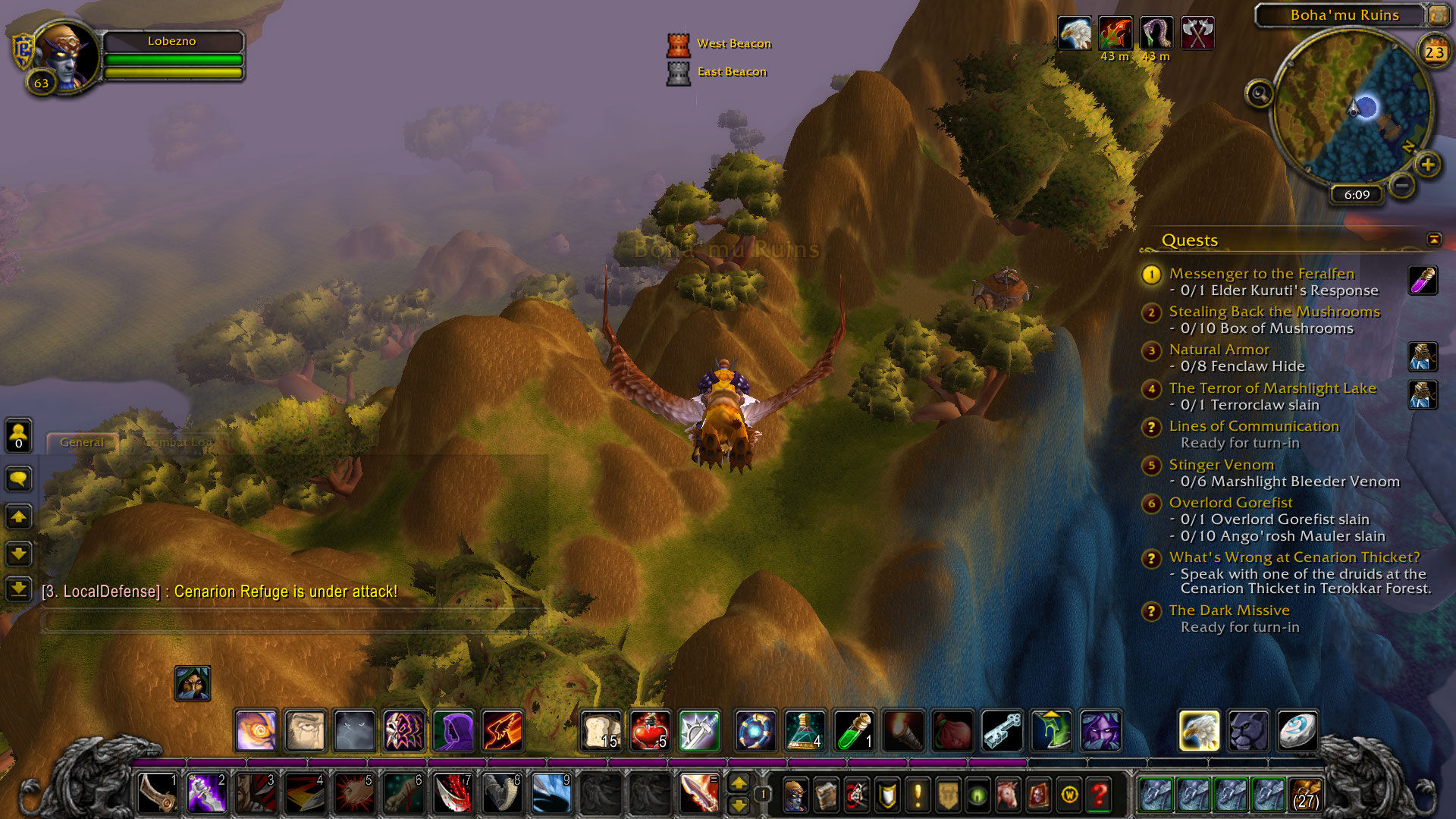Image resolution: width=1456 pixels, height=819 pixels.
Task: Click Lobezno's character portrait
Action: [64, 58]
